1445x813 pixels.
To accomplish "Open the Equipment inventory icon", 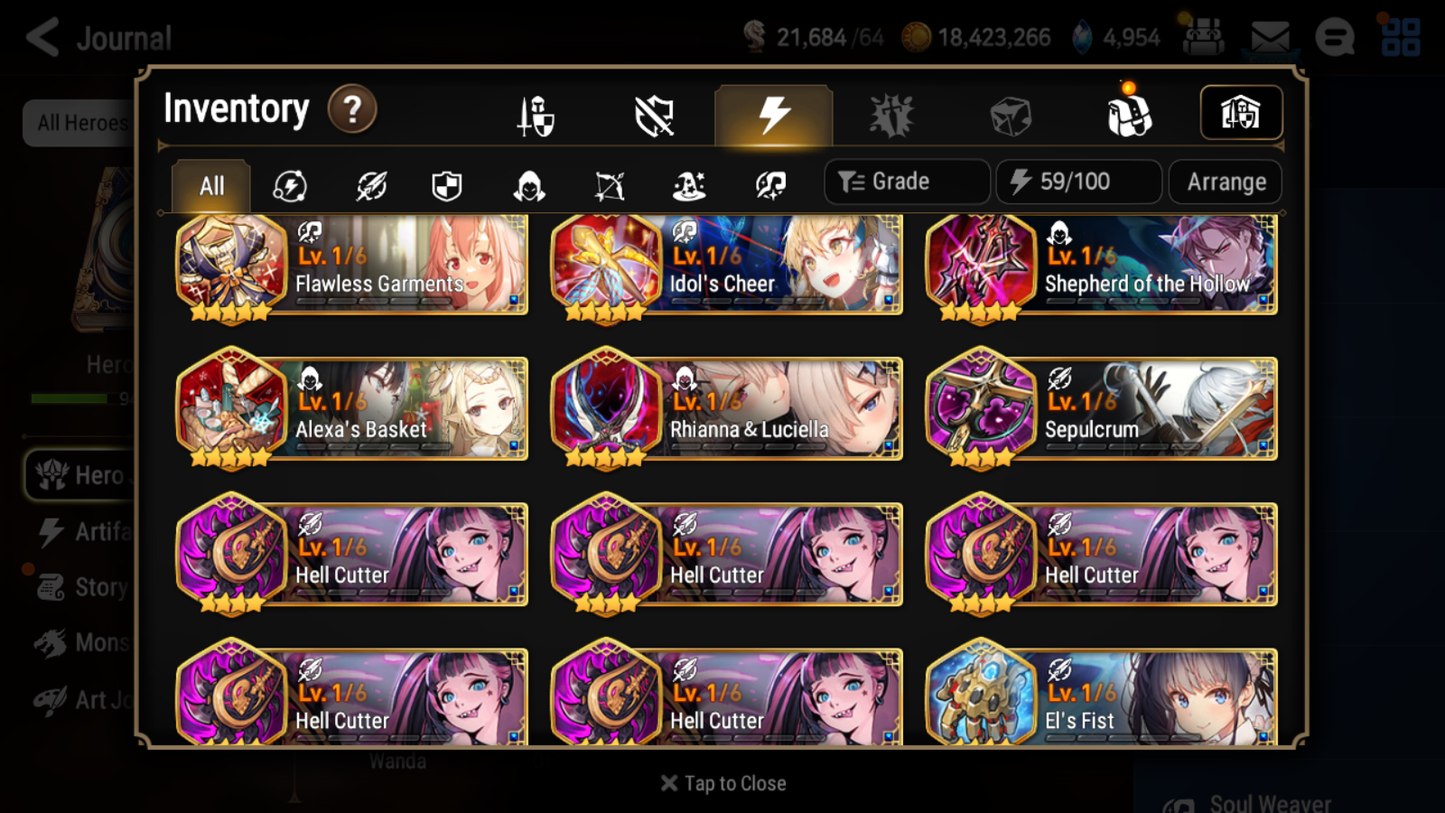I will click(x=537, y=112).
